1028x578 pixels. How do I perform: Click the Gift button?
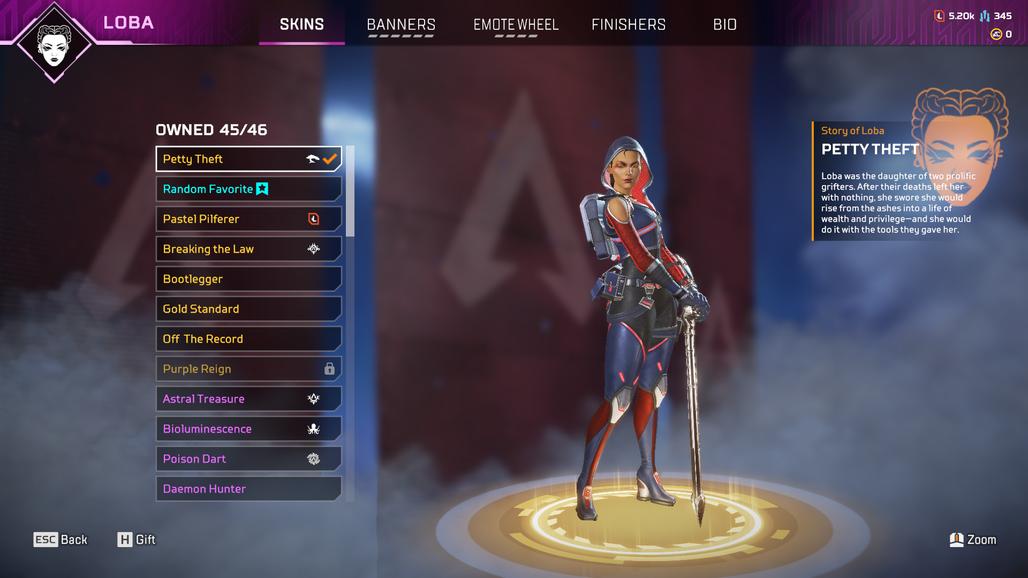click(x=137, y=540)
